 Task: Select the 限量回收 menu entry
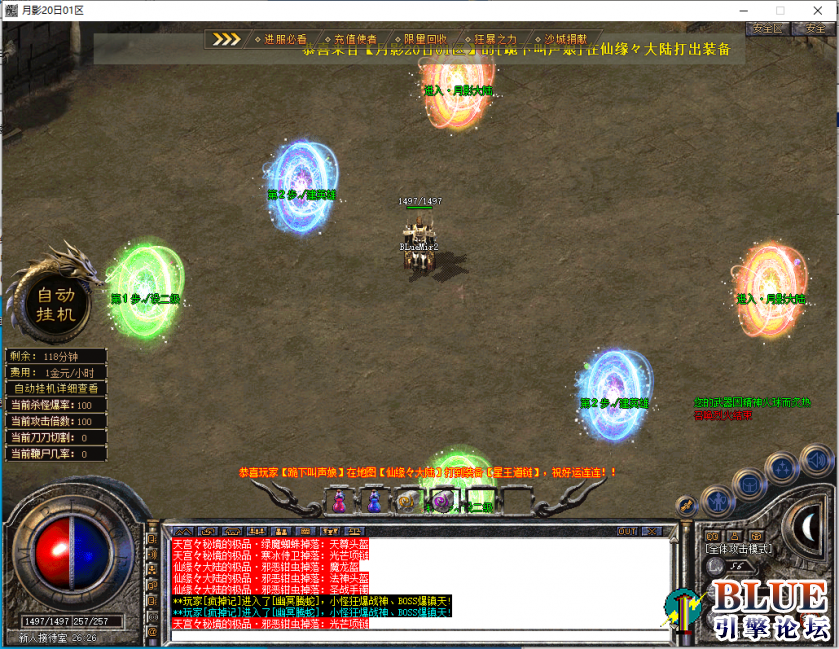point(425,40)
